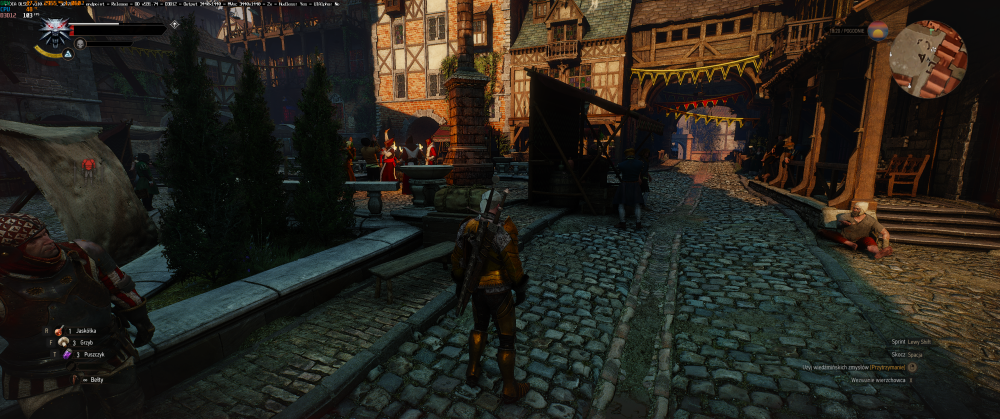
Task: Choose the purple Puszczyk potion slot
Action: [66, 354]
